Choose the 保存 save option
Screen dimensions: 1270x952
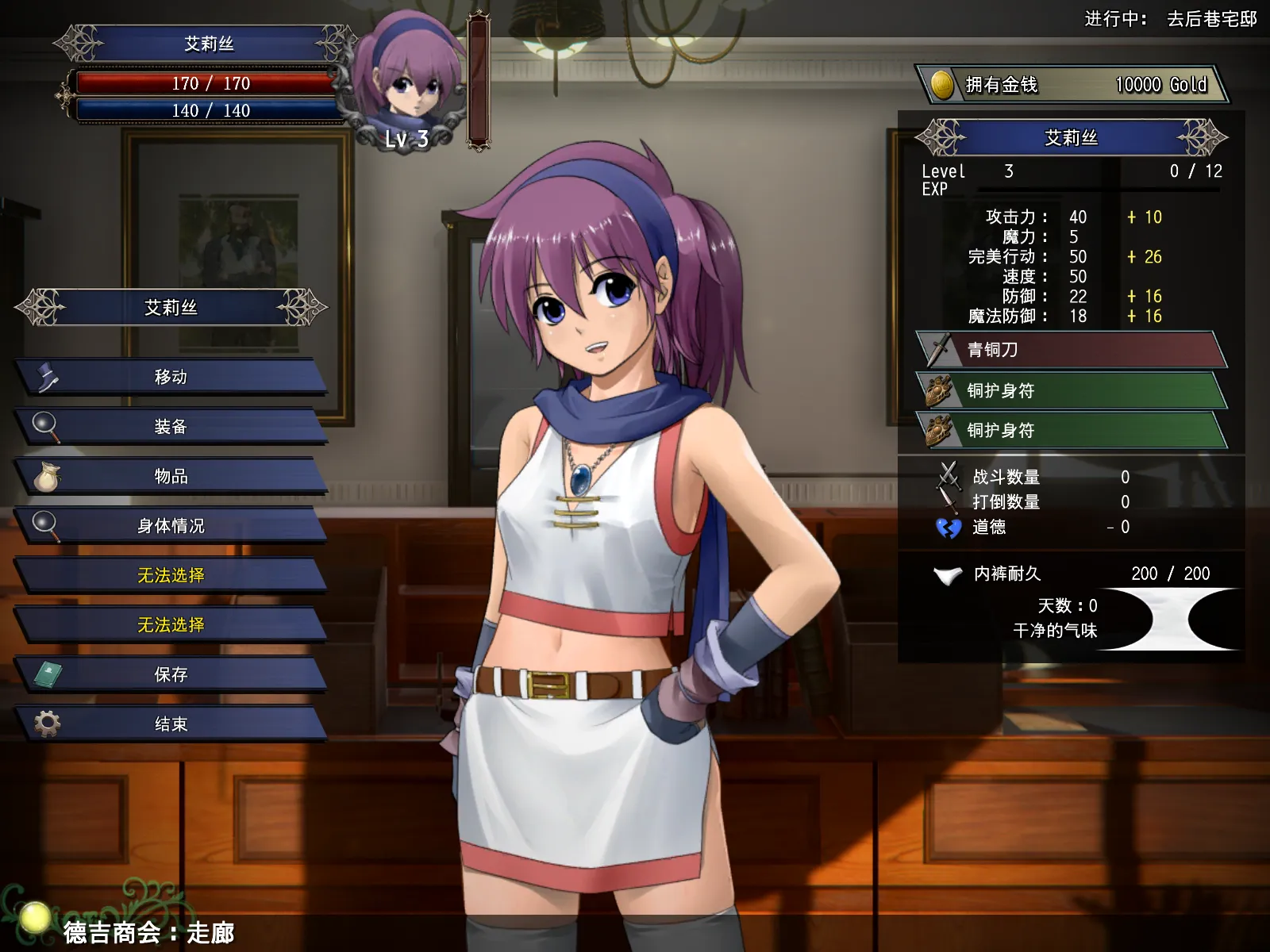[171, 674]
